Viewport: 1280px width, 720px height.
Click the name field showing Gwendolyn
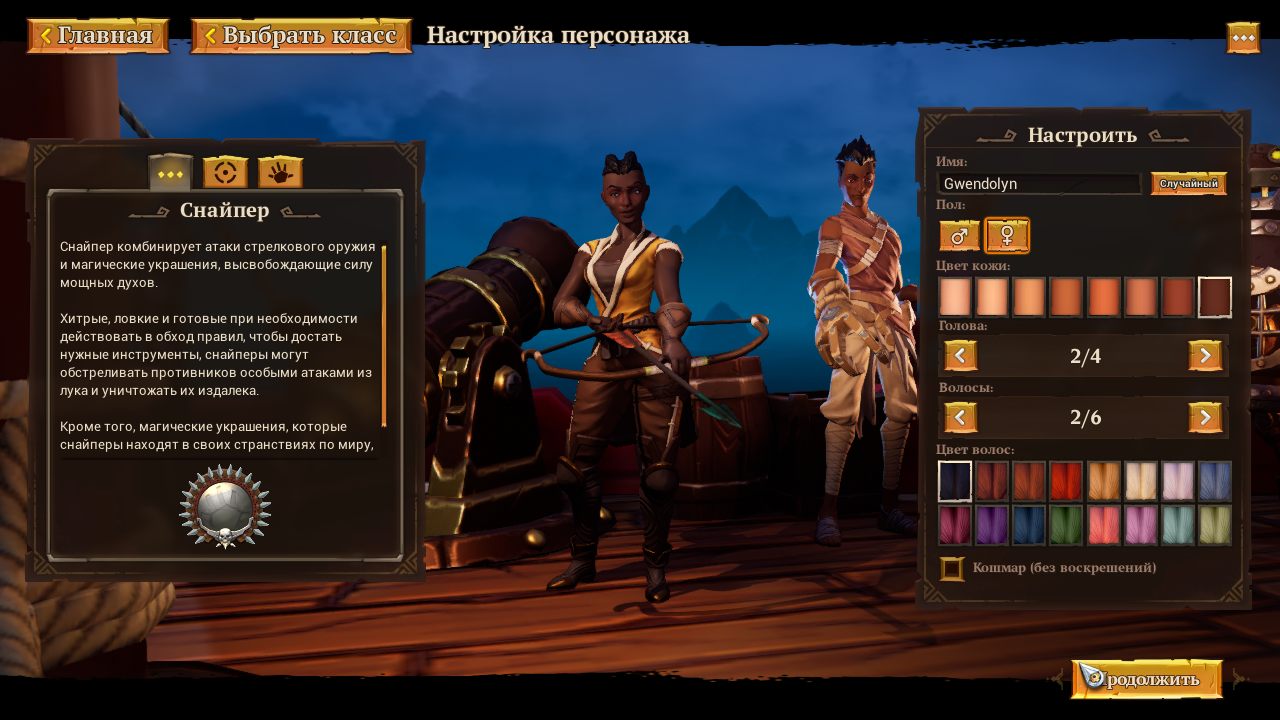(x=1038, y=184)
